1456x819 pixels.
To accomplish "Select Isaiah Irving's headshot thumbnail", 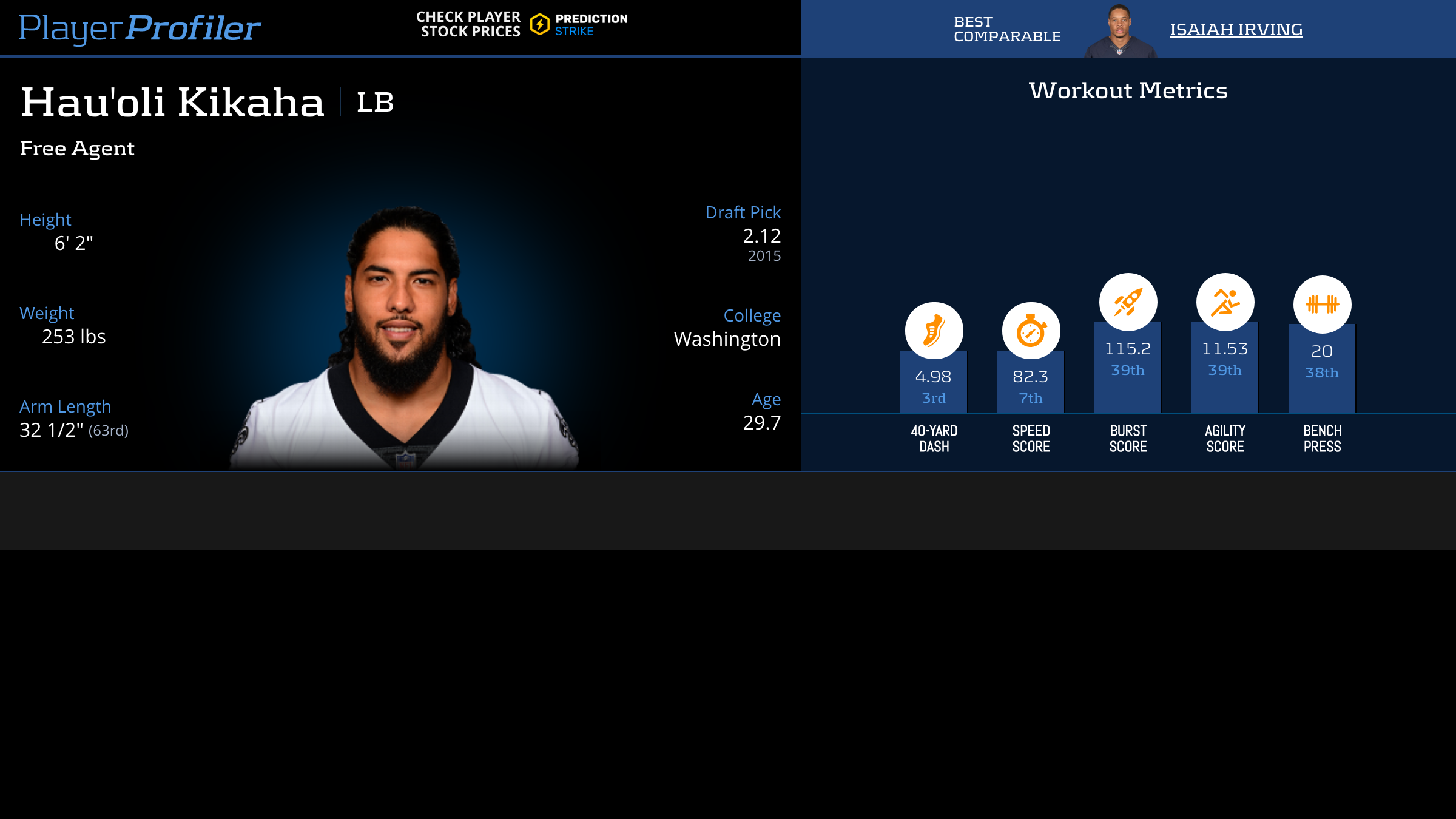I will click(1119, 32).
